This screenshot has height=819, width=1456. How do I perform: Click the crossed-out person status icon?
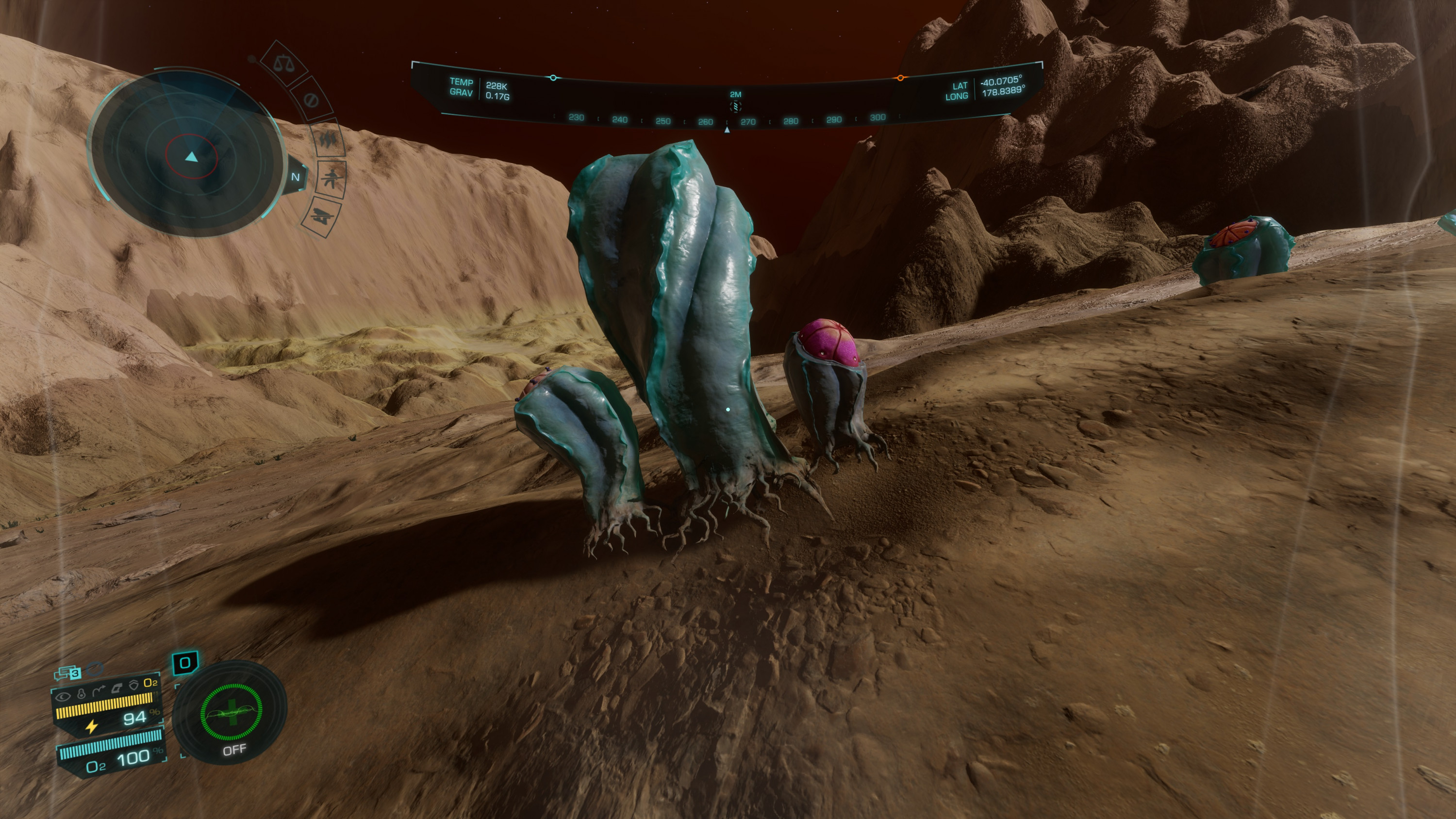click(331, 179)
